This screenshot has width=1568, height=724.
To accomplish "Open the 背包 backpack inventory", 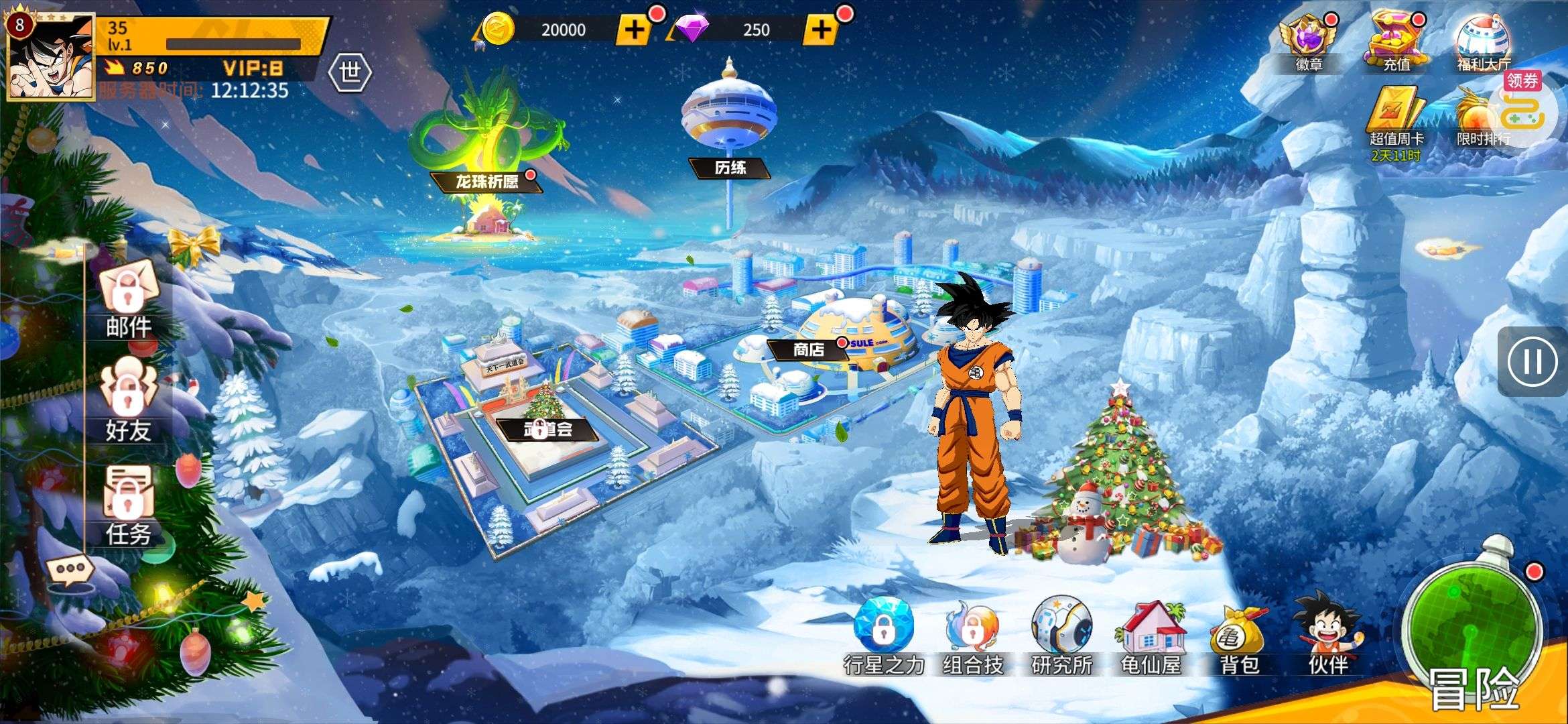I will [x=1239, y=637].
